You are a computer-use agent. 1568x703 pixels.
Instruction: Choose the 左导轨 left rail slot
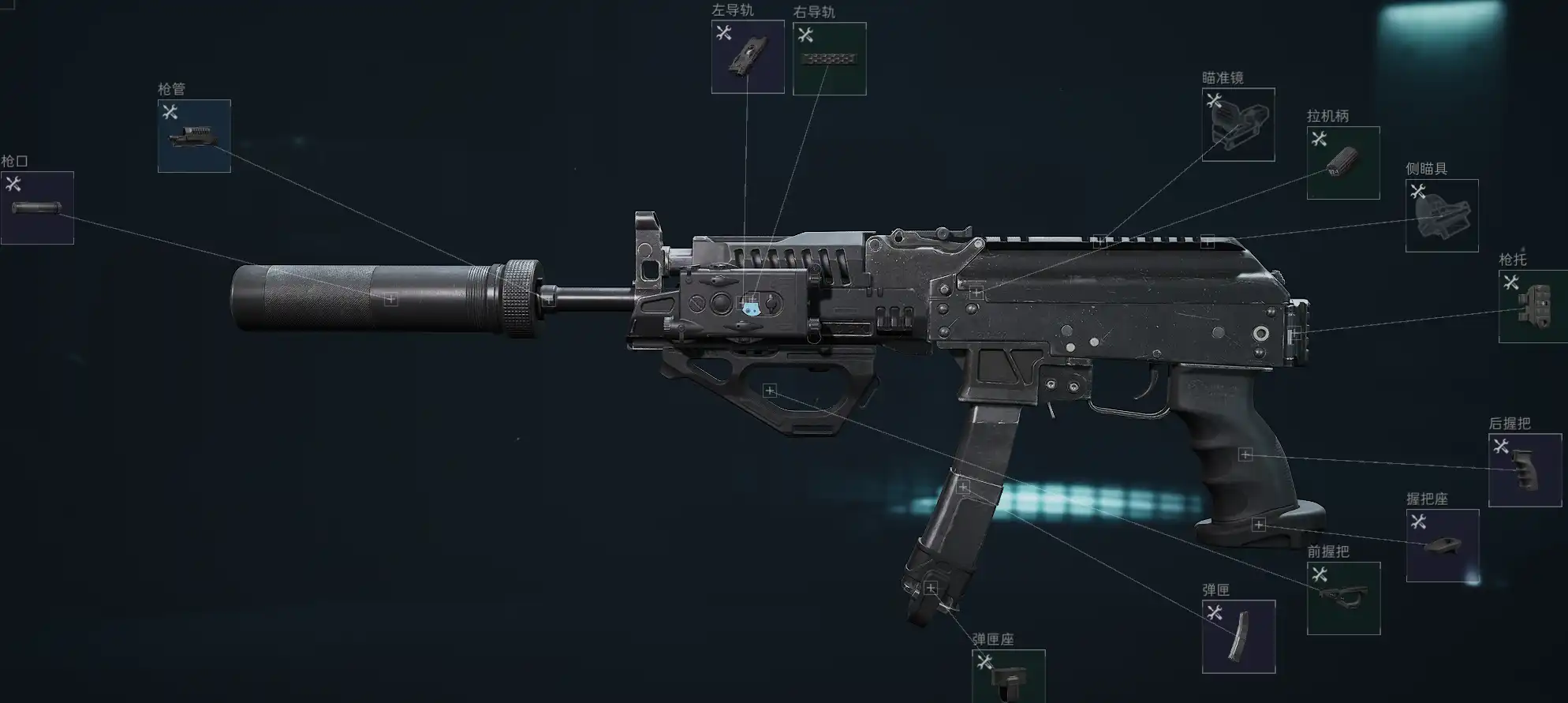[748, 57]
